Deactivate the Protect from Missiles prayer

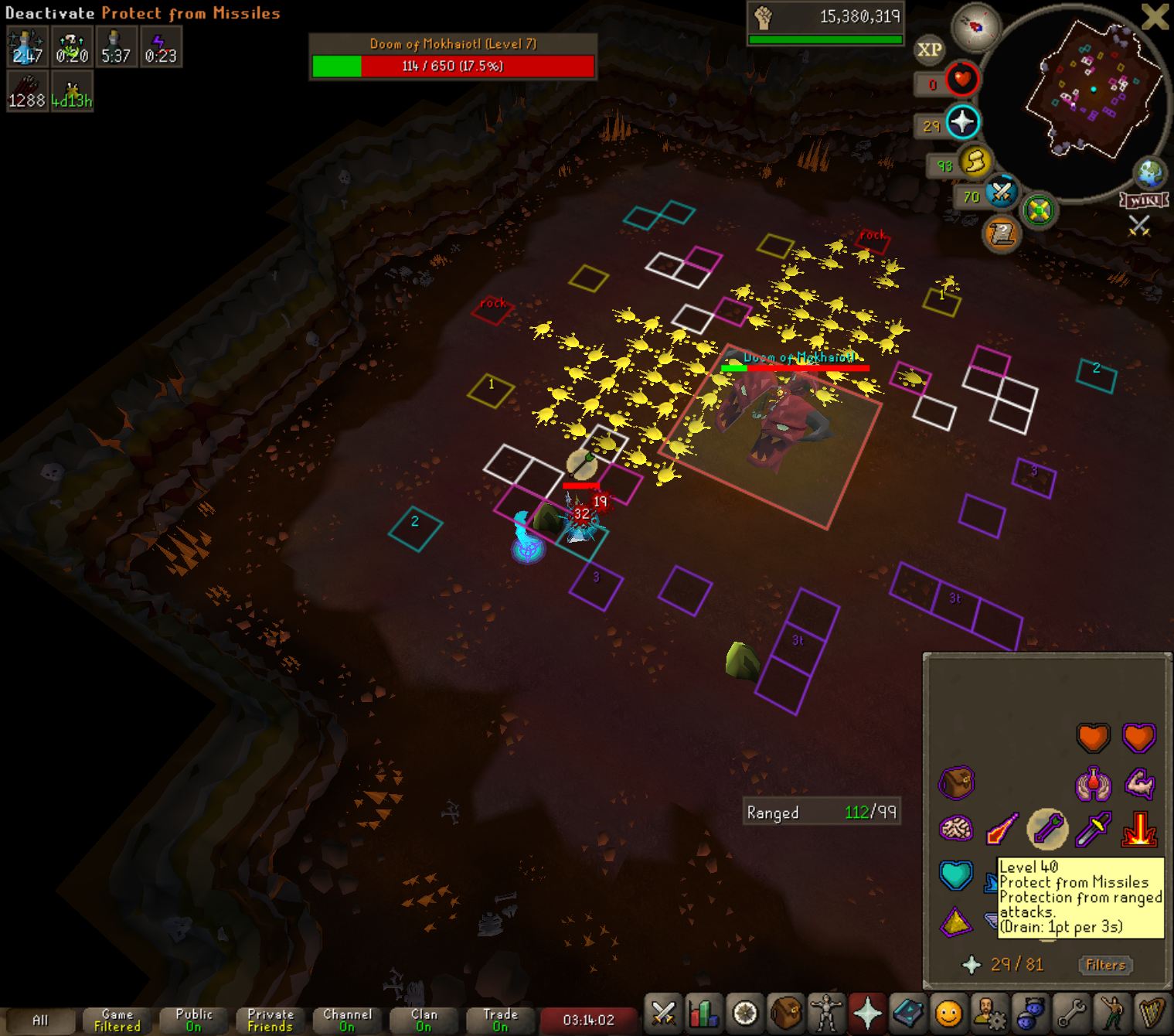[x=1047, y=829]
